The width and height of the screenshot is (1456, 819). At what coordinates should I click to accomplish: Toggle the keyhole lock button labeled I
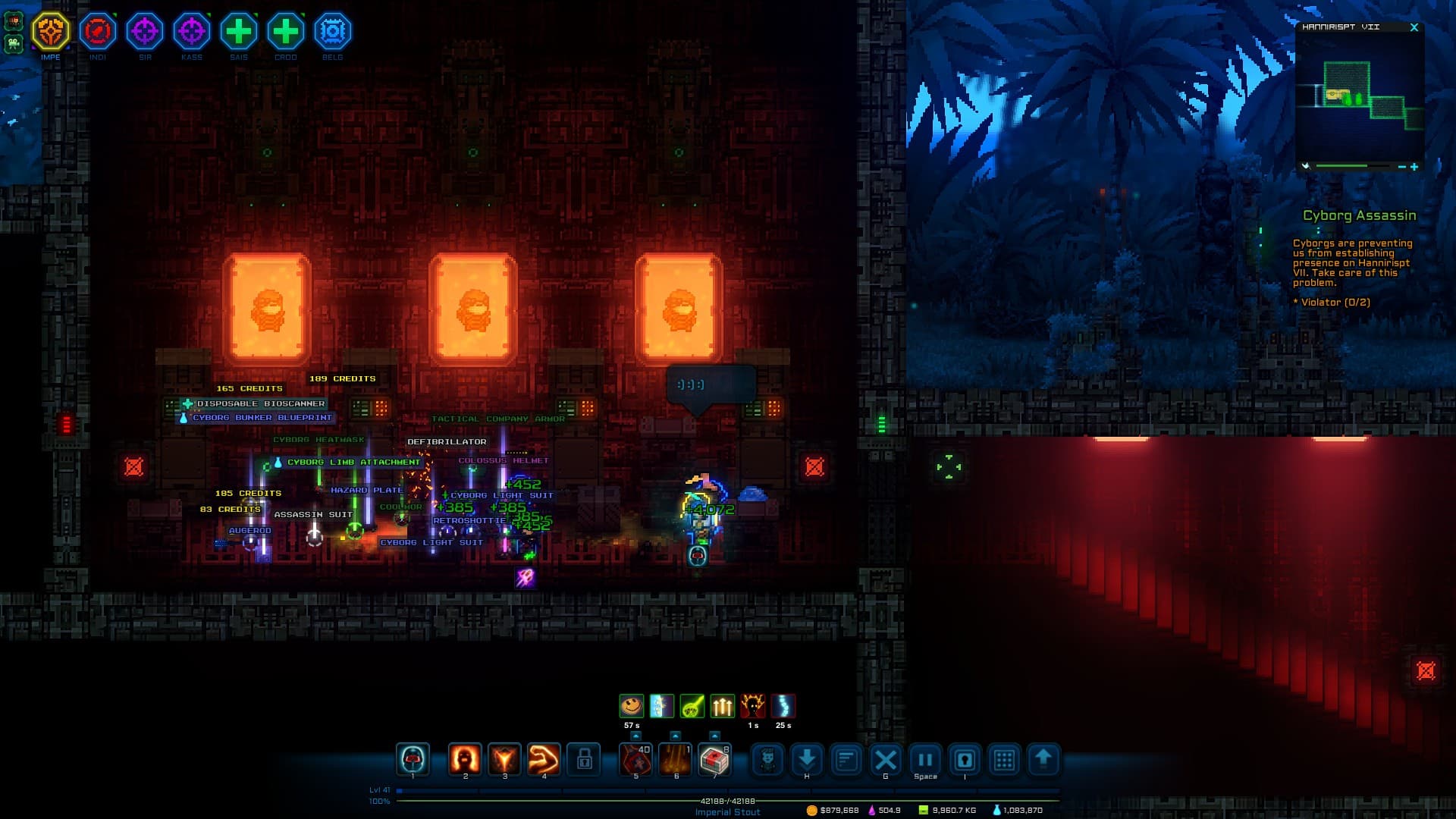963,761
